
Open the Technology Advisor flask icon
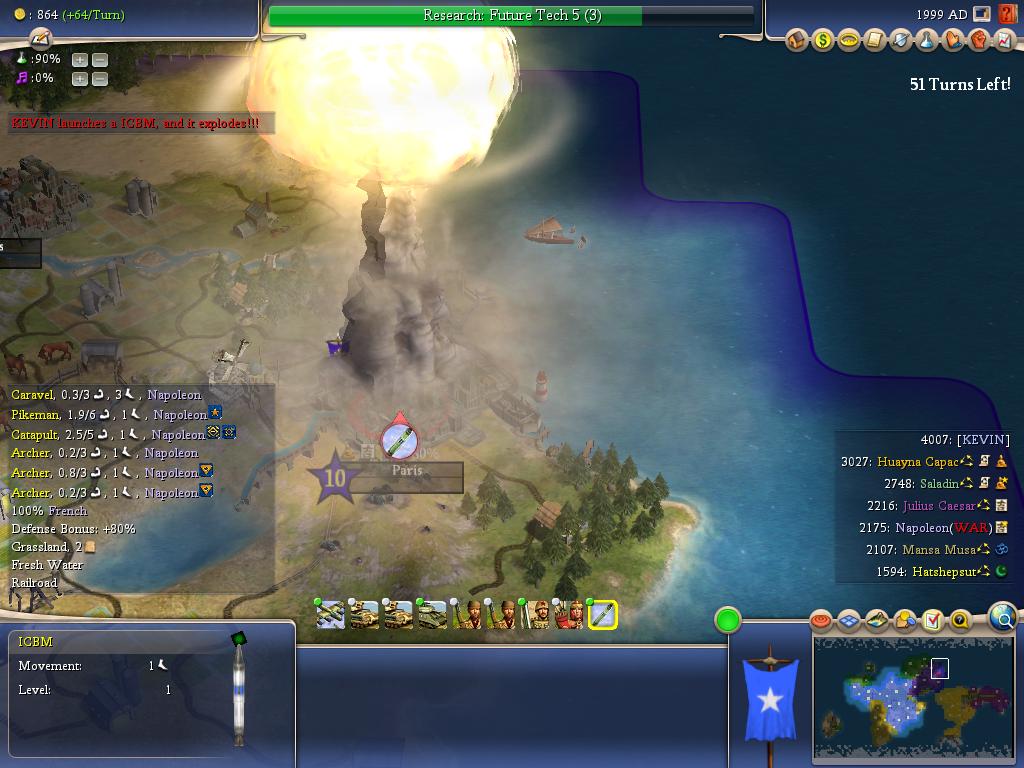927,41
